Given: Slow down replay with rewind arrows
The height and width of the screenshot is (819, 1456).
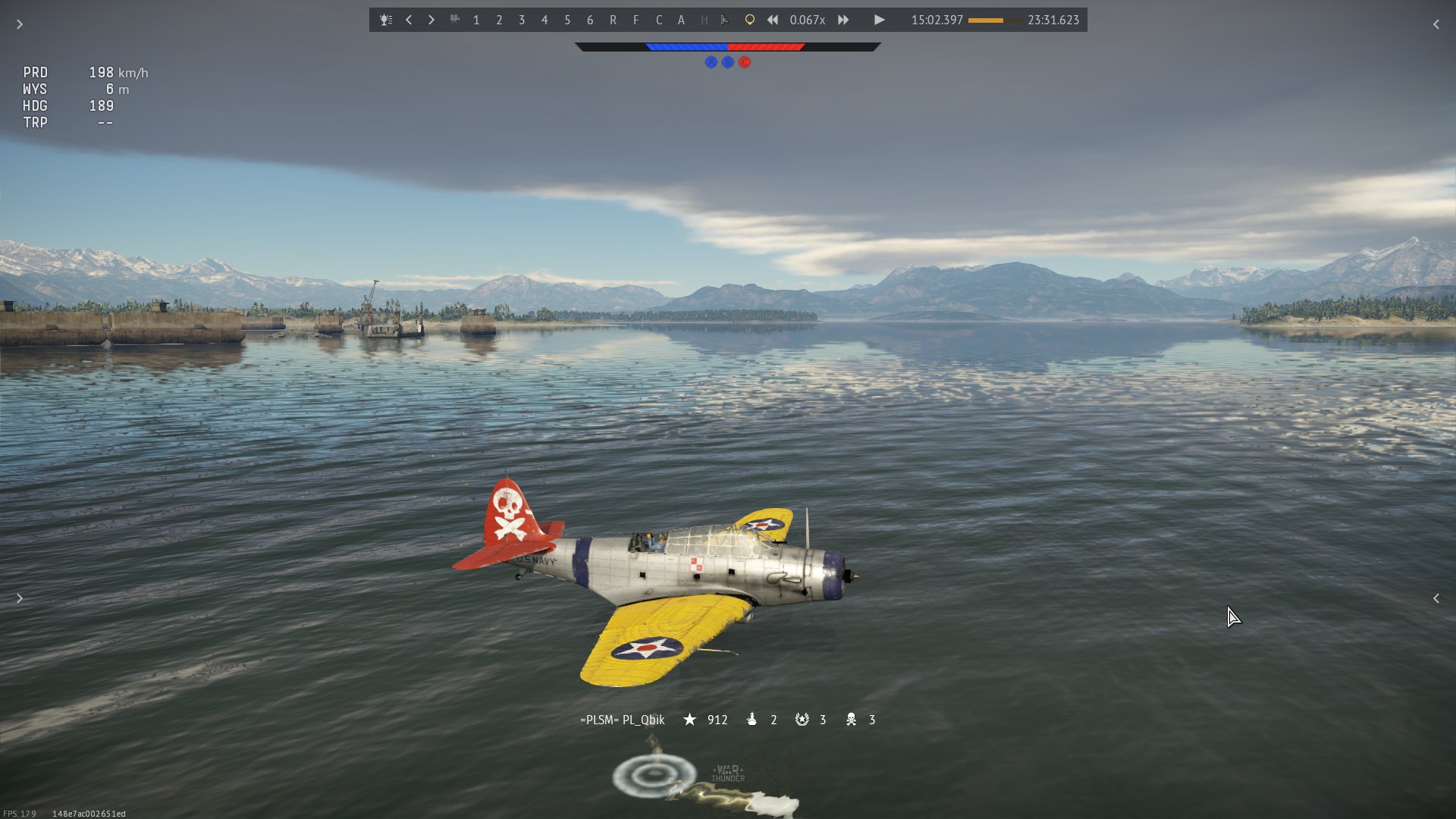Looking at the screenshot, I should tap(772, 20).
